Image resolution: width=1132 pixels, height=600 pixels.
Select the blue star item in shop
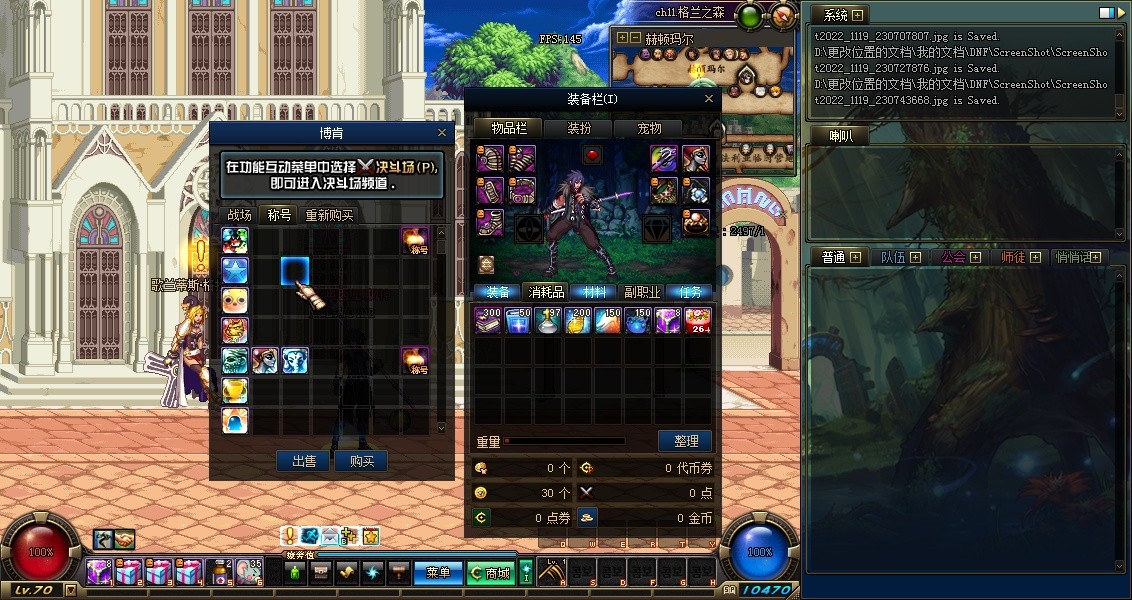(x=235, y=270)
